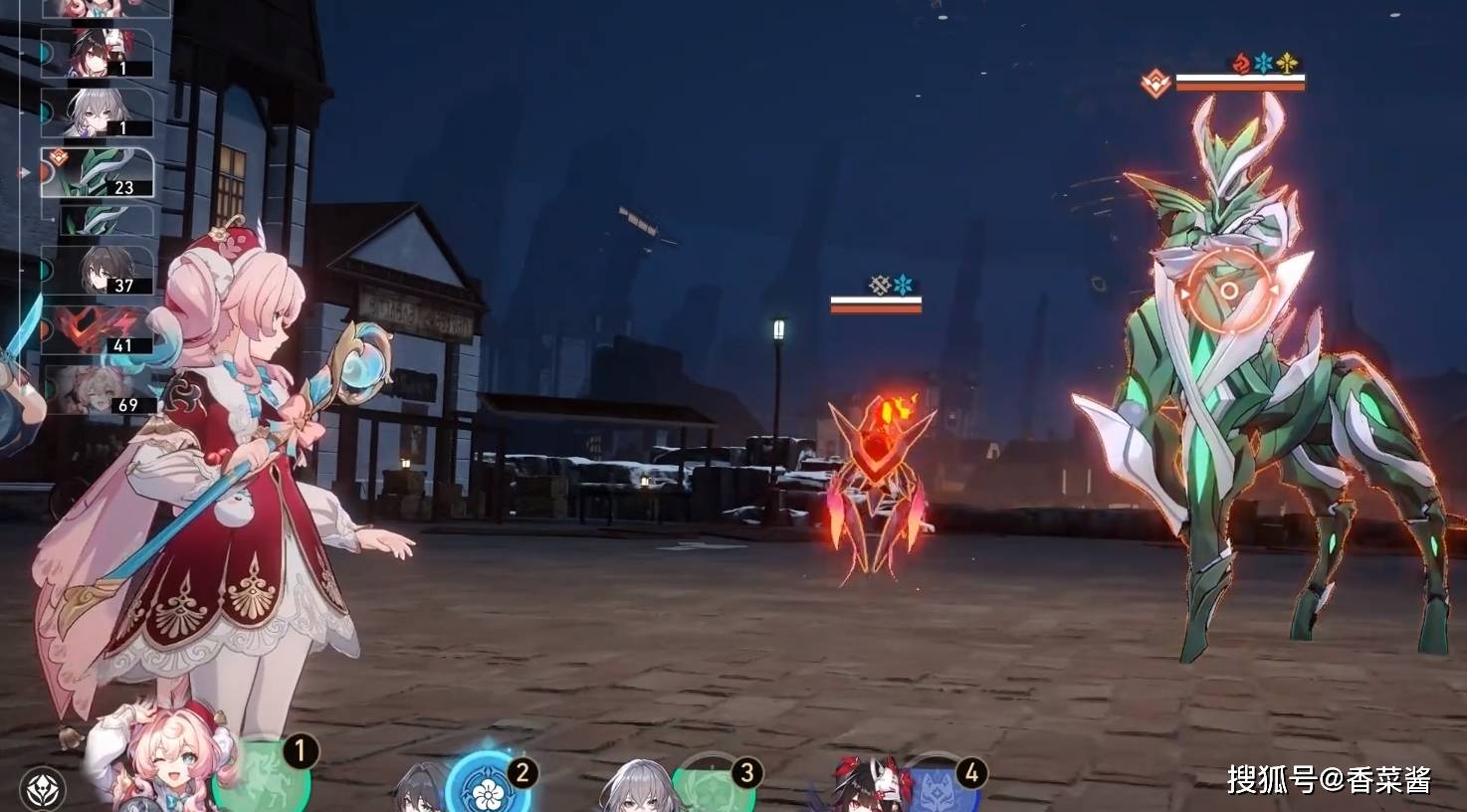Switch target to the small flaming enemy
The width and height of the screenshot is (1467, 812).
point(878,458)
